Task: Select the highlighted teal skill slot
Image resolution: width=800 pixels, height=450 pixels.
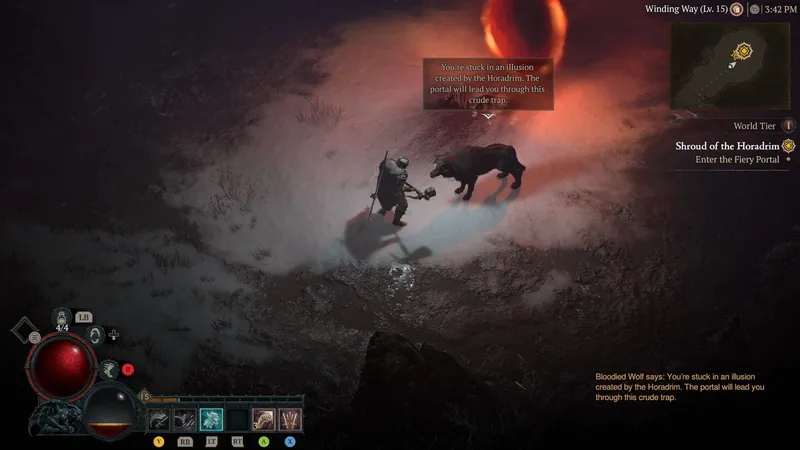Action: coord(211,419)
